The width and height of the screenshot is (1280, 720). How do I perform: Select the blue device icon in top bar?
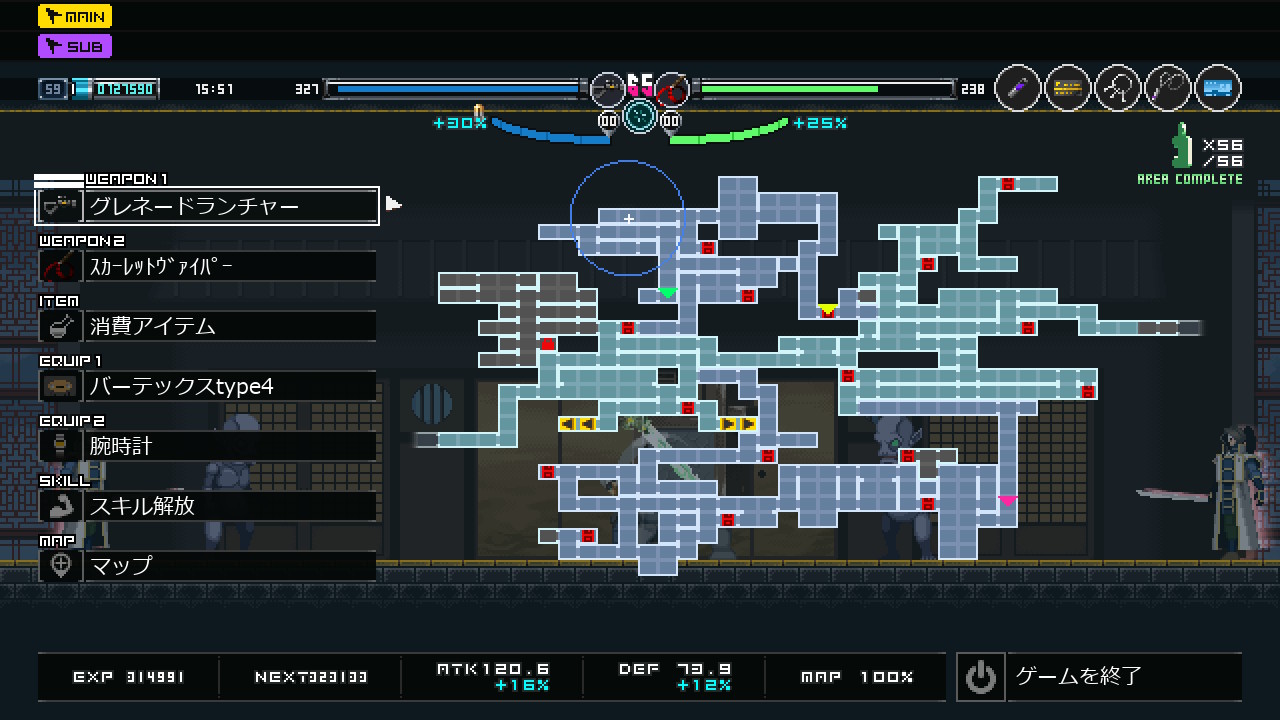[1217, 89]
